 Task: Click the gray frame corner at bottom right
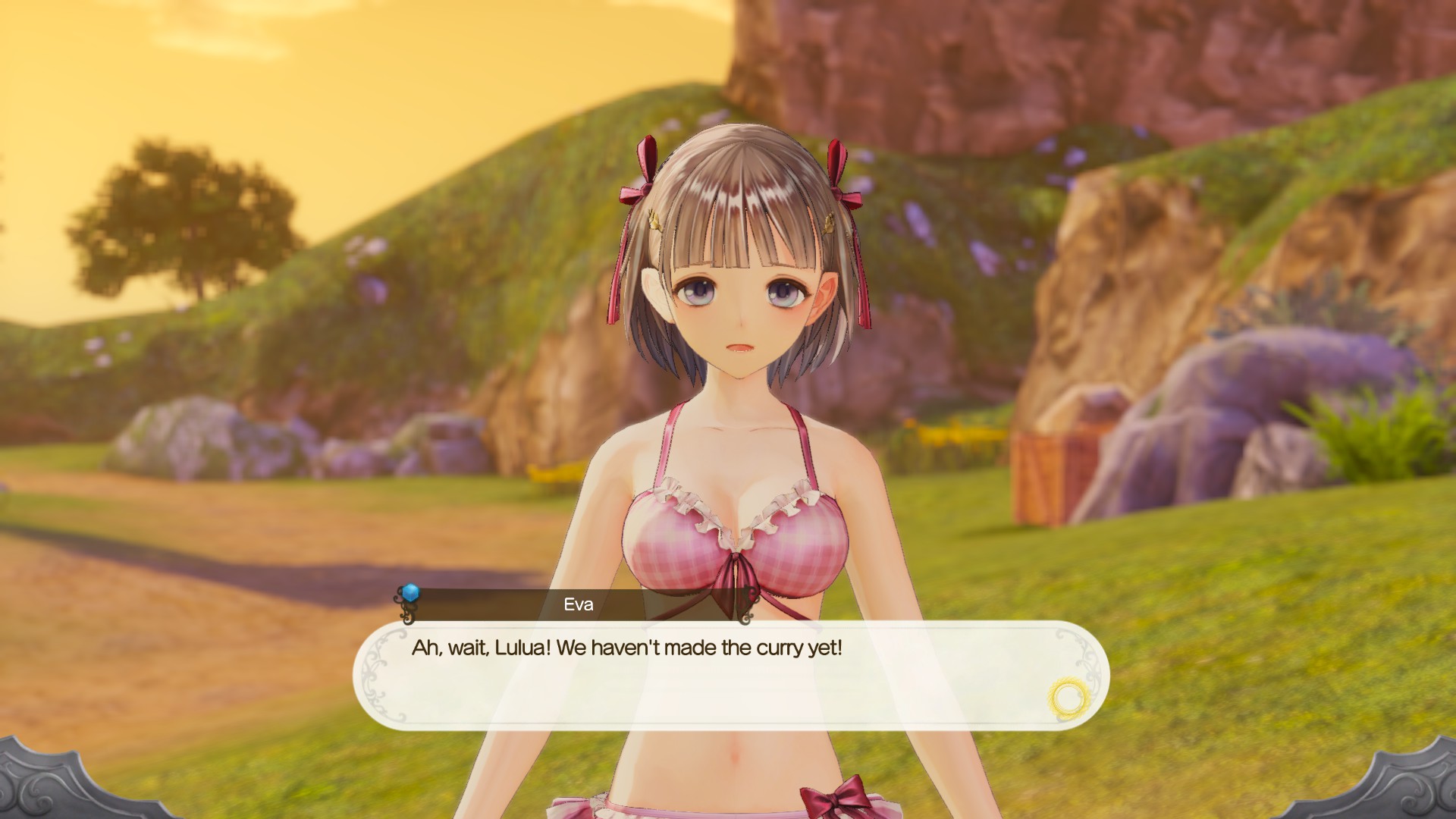(1407, 789)
